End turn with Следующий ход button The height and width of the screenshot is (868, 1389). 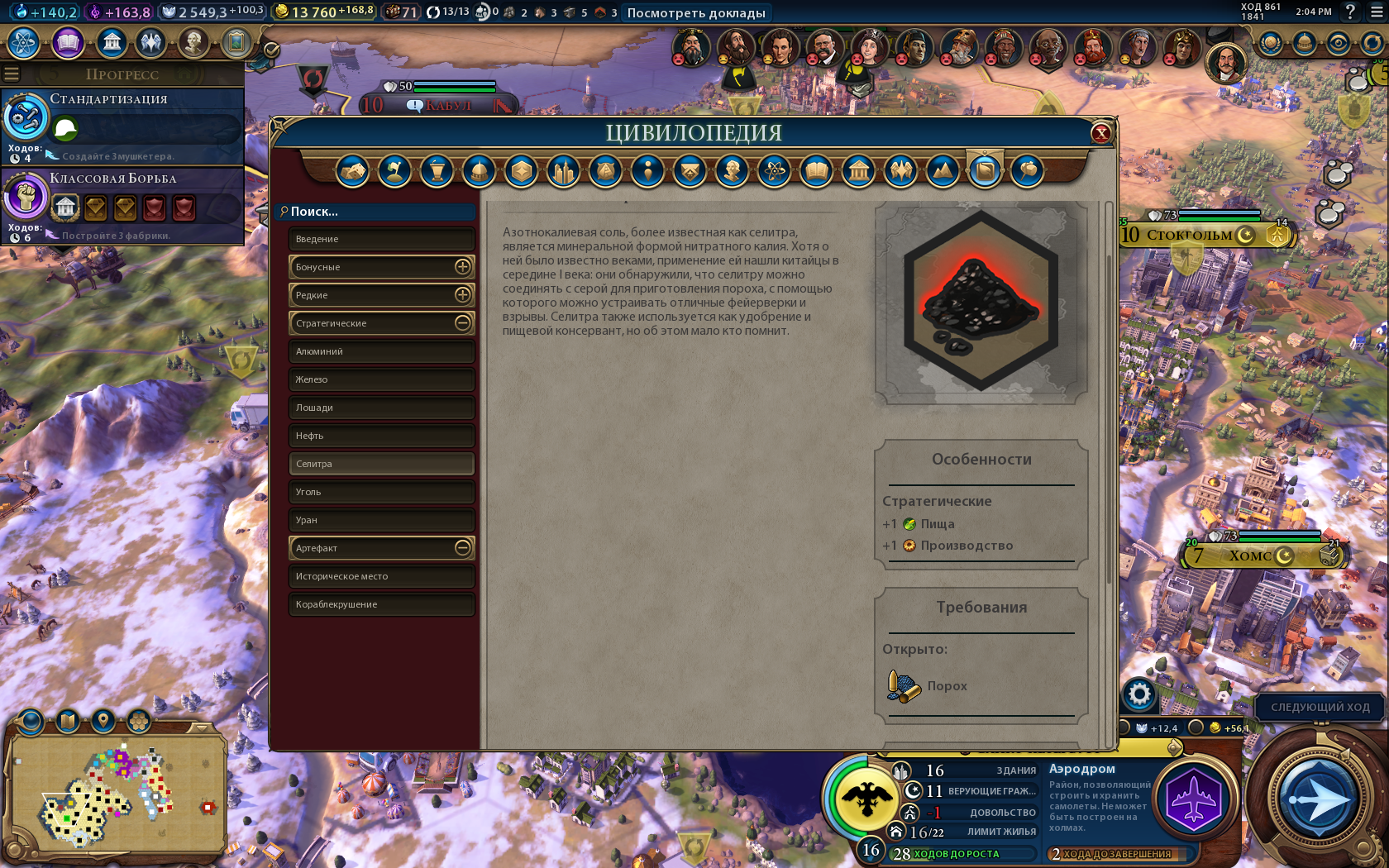tap(1320, 708)
